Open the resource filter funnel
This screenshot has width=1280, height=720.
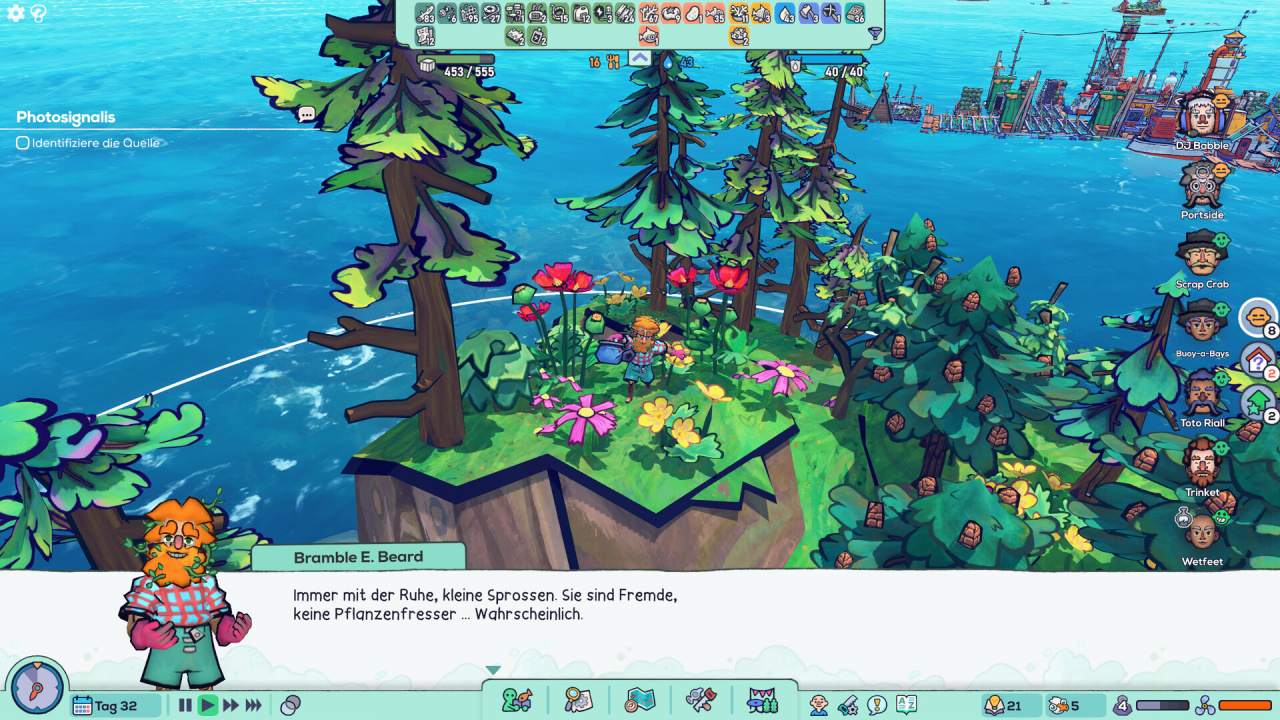click(x=875, y=34)
